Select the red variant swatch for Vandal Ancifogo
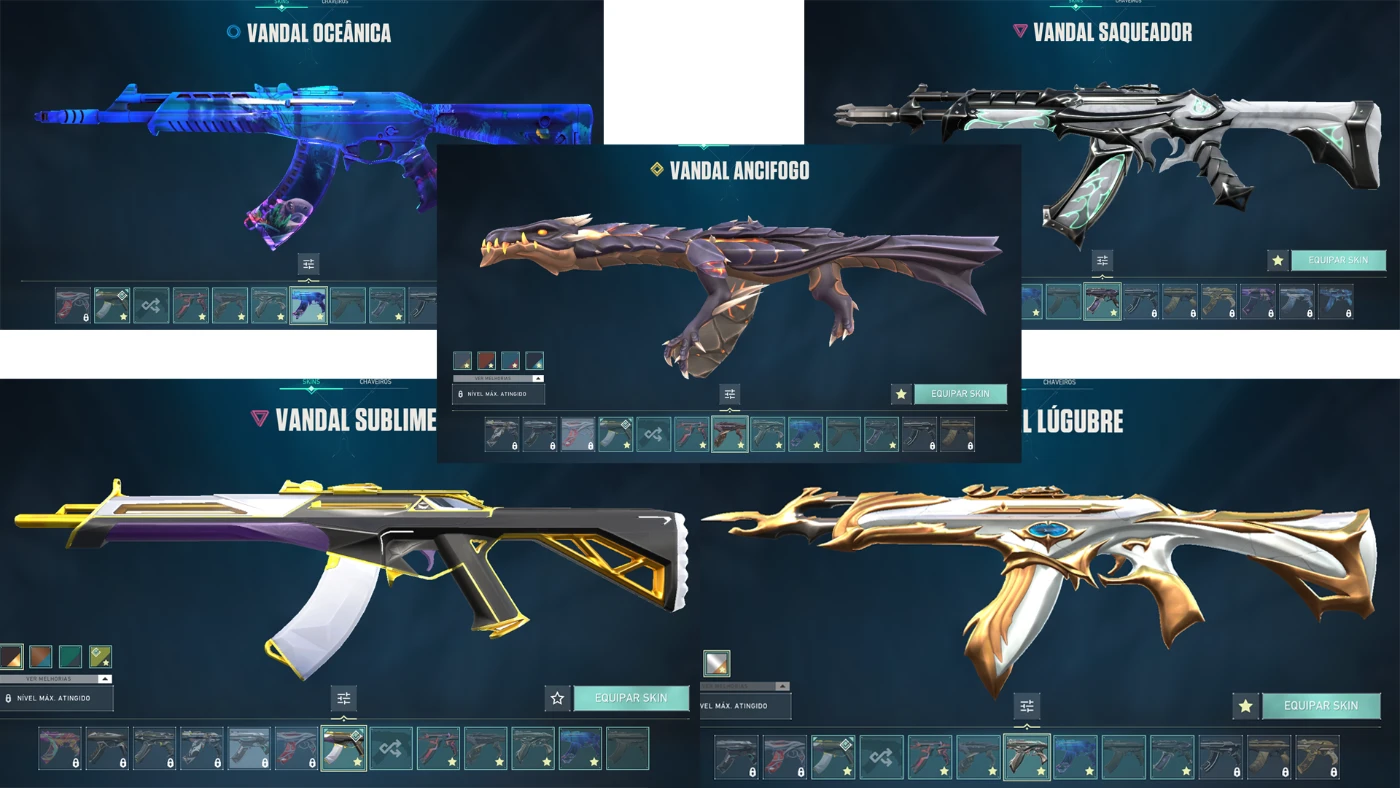Screen dimensions: 1400x788 [486, 360]
